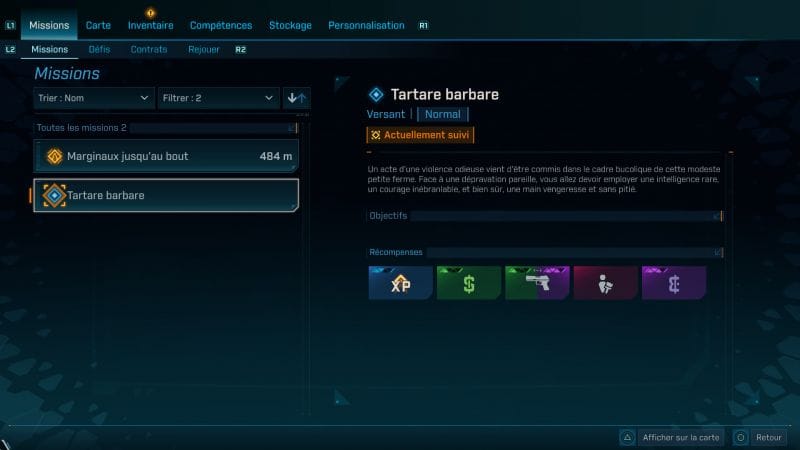
Task: Show the Contrats sub-tab
Action: pyautogui.click(x=149, y=49)
